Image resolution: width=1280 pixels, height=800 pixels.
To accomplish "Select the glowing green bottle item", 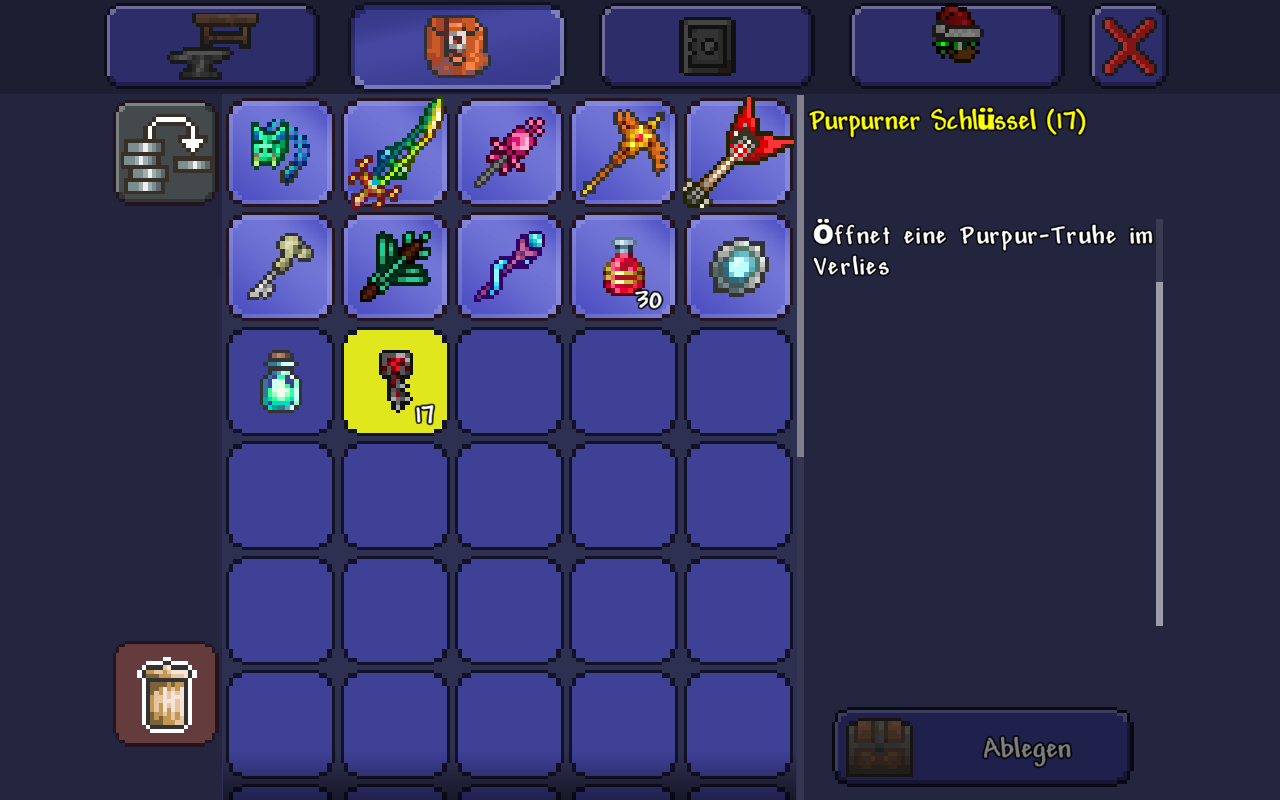I will 280,381.
